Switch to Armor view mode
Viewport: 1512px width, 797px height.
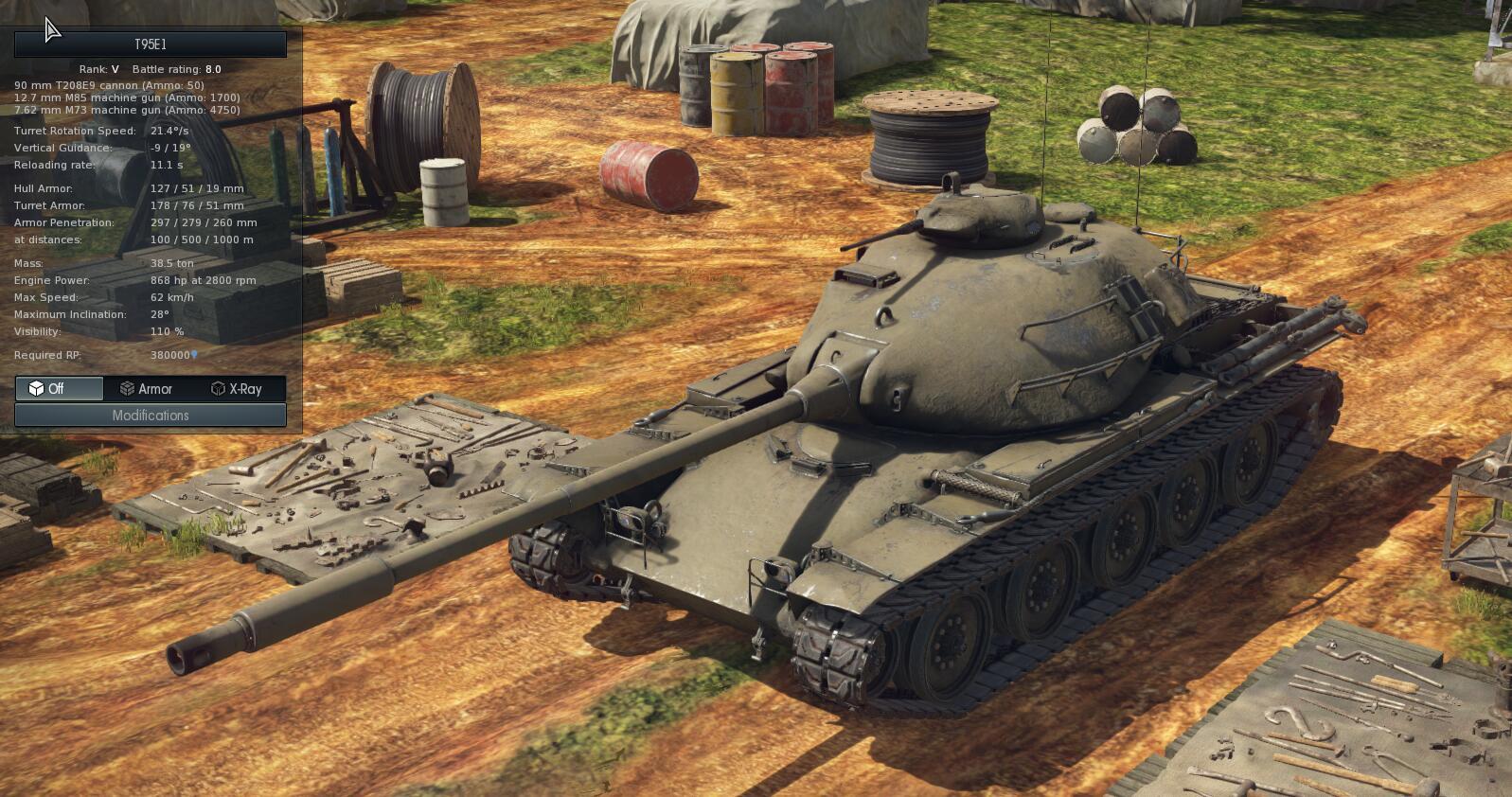147,389
